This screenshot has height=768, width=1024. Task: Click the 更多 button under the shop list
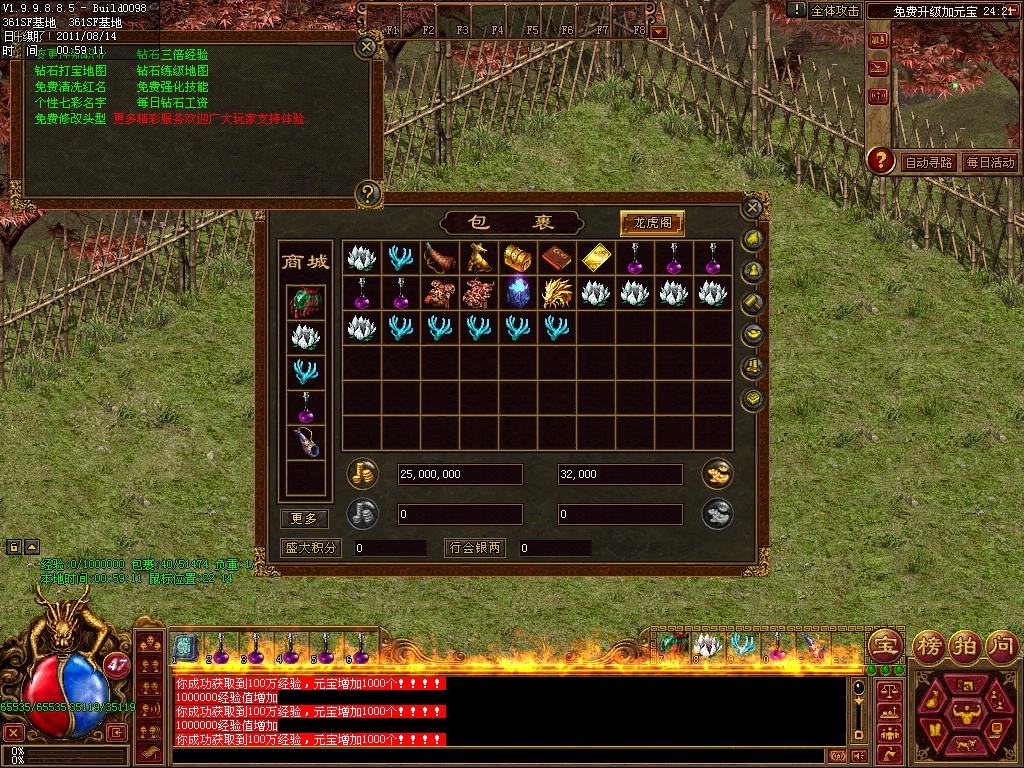click(304, 518)
